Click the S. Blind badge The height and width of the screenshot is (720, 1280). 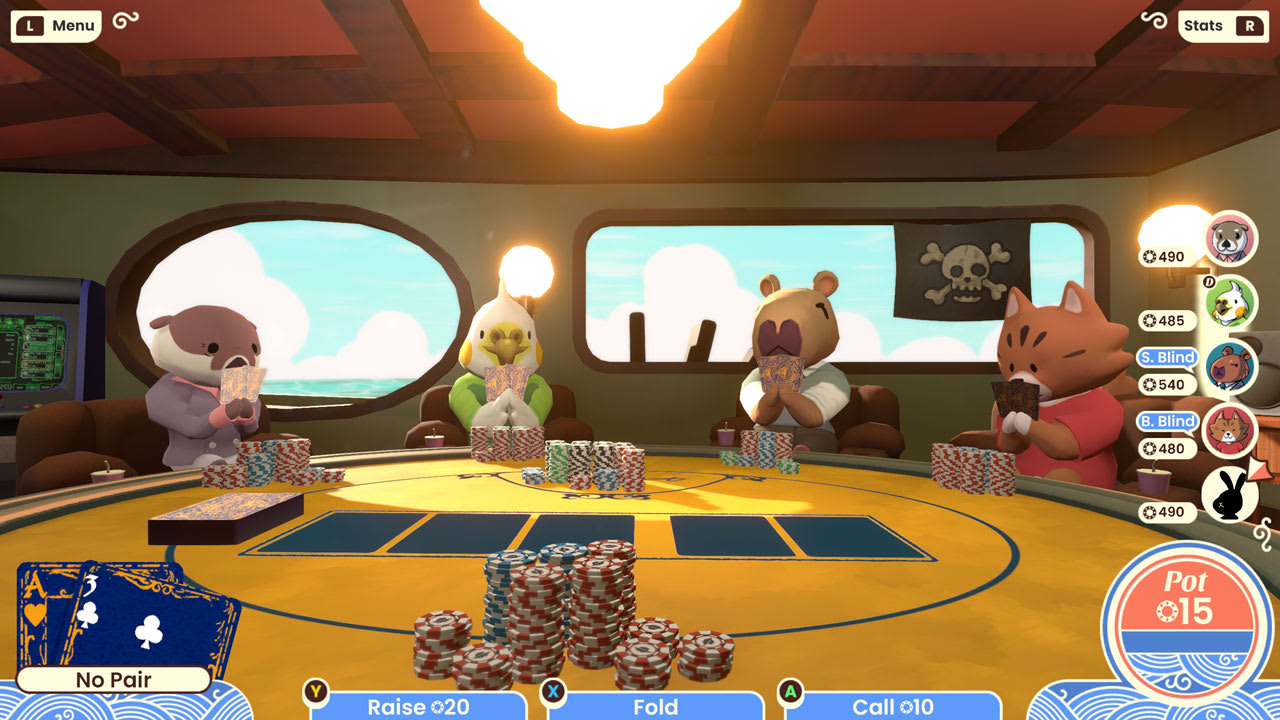tap(1168, 356)
